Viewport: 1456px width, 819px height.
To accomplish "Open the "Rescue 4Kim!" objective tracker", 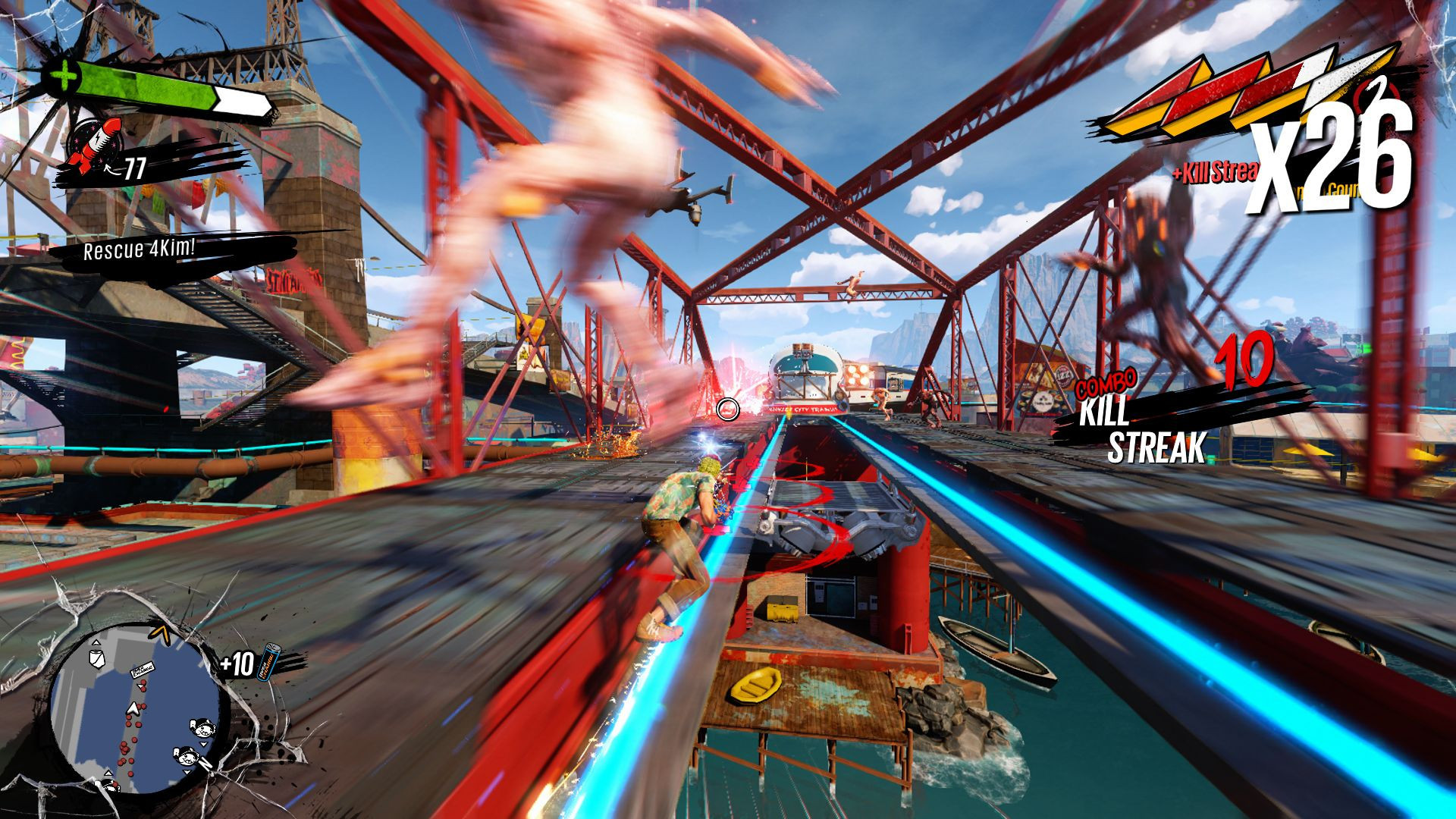I will point(140,249).
